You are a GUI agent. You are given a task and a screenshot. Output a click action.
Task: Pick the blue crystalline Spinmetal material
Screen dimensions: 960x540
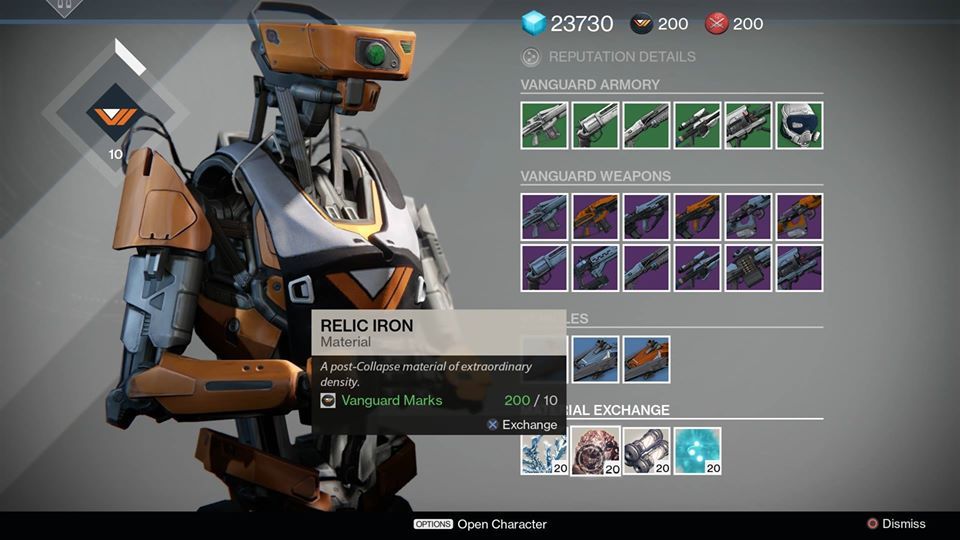tap(544, 451)
